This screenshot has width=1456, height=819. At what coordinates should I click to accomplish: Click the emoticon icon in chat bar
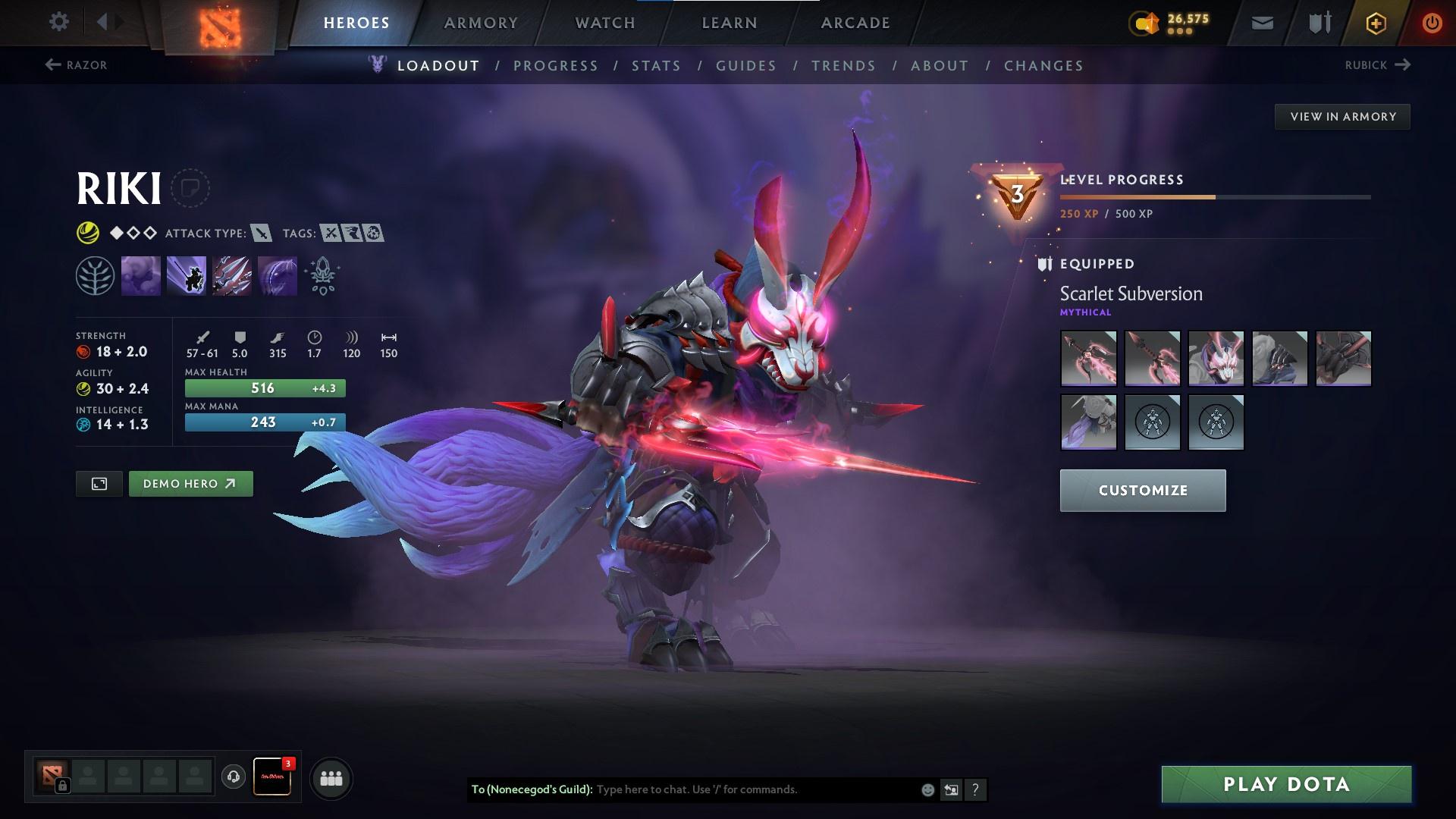pos(927,789)
